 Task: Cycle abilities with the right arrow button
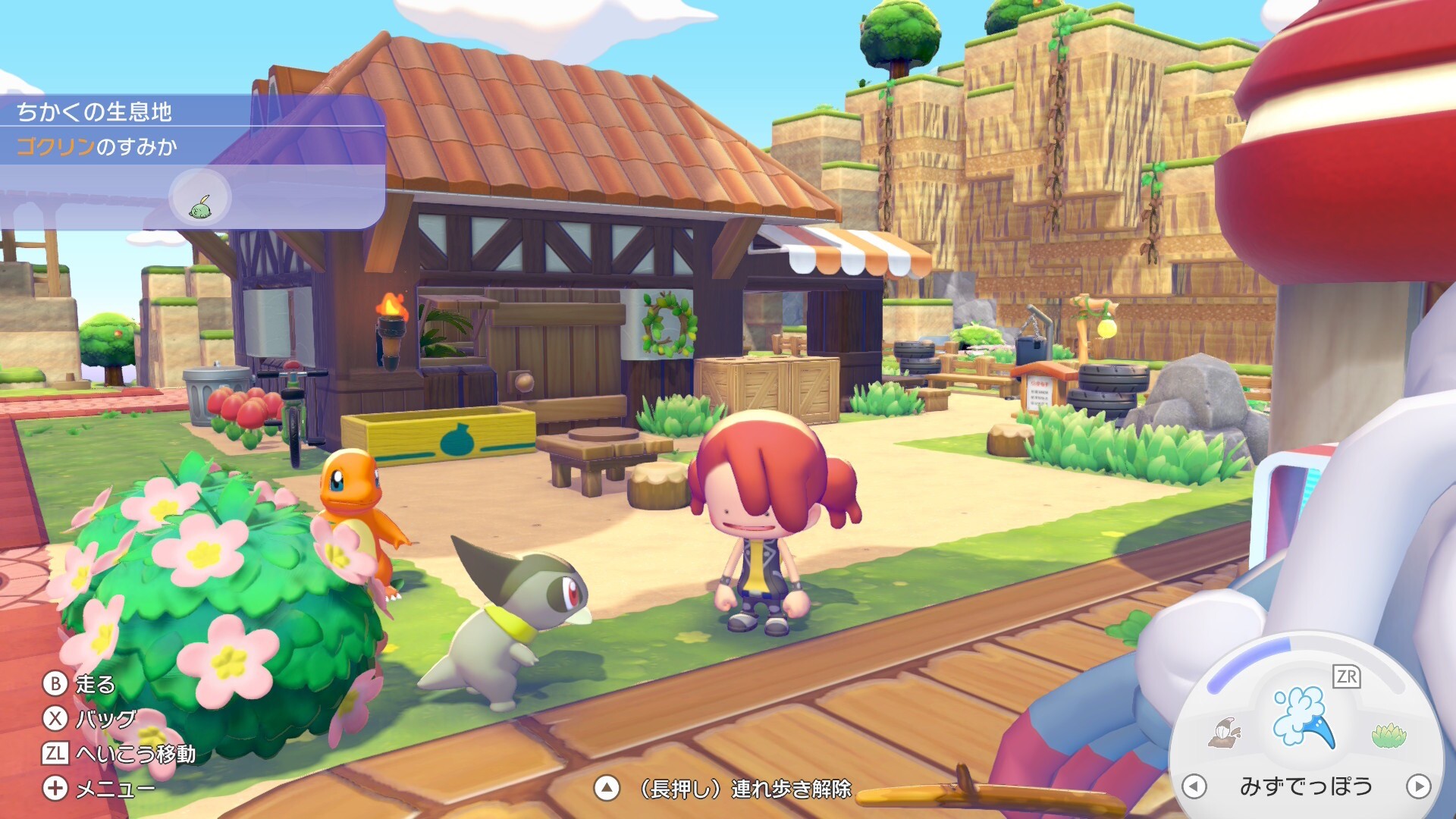point(1418,786)
